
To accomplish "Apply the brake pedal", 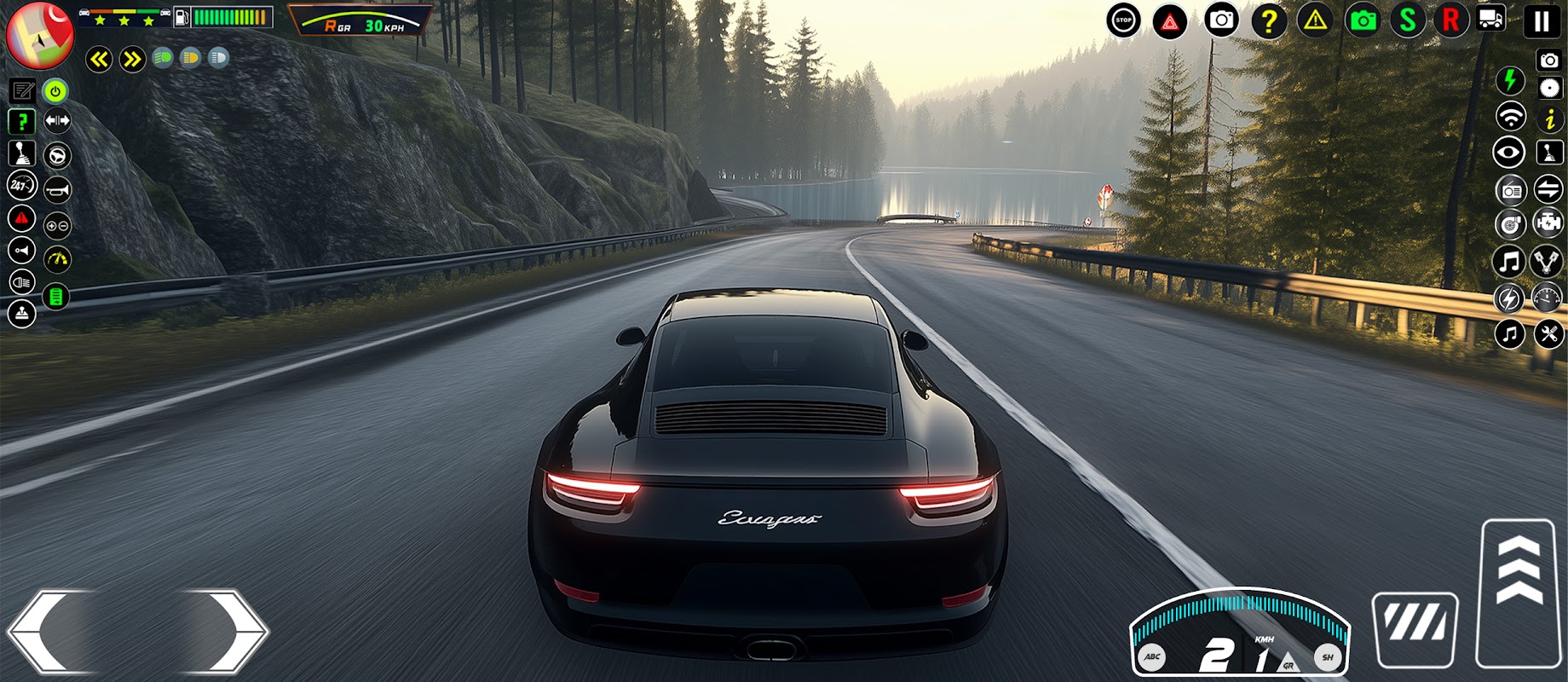I will (x=1415, y=629).
